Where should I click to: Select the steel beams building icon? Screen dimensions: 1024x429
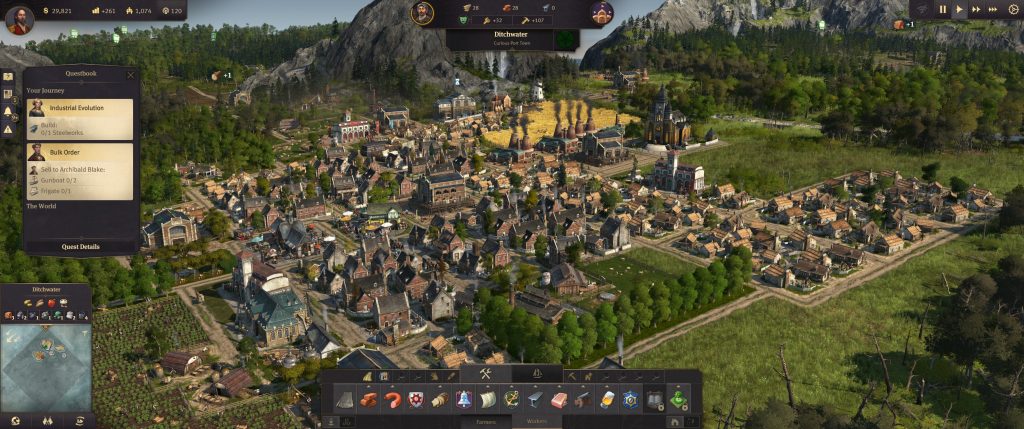coord(535,400)
